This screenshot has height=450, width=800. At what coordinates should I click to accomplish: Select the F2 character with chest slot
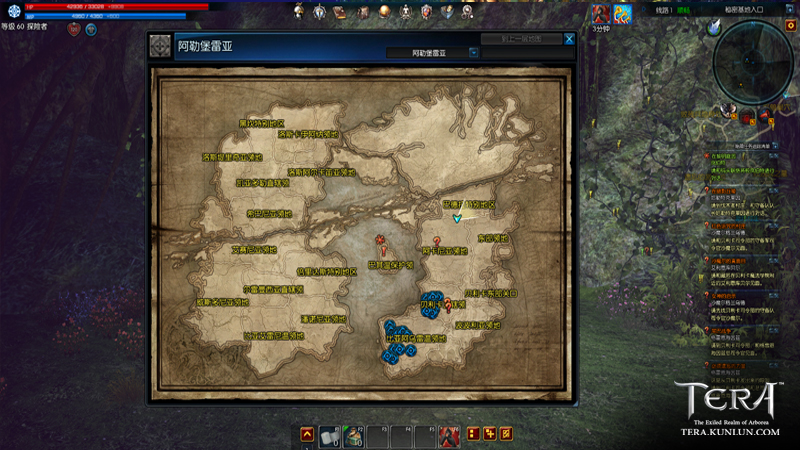(352, 435)
